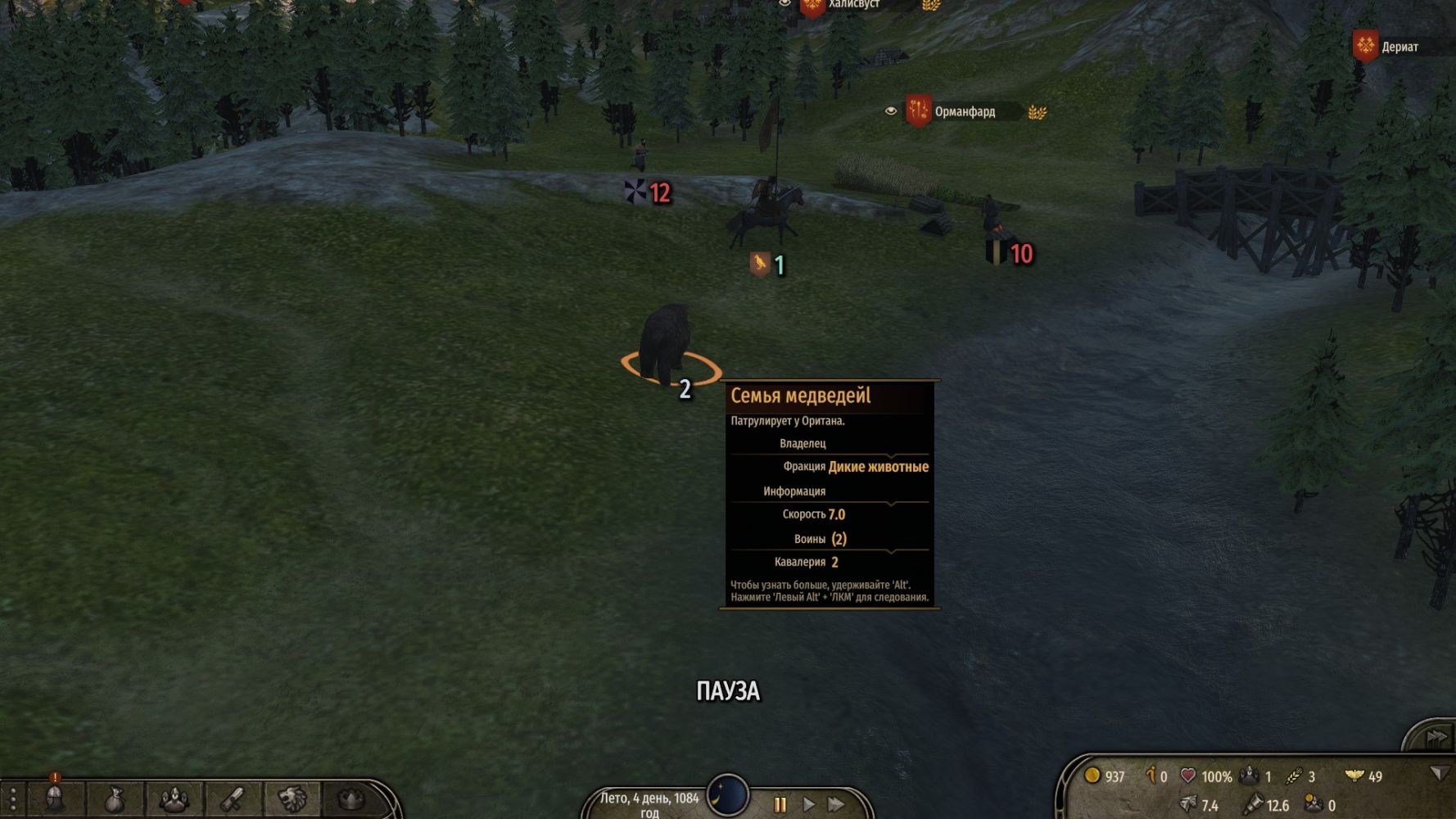Select the Халисвуст settlement nameplate

(853, 5)
